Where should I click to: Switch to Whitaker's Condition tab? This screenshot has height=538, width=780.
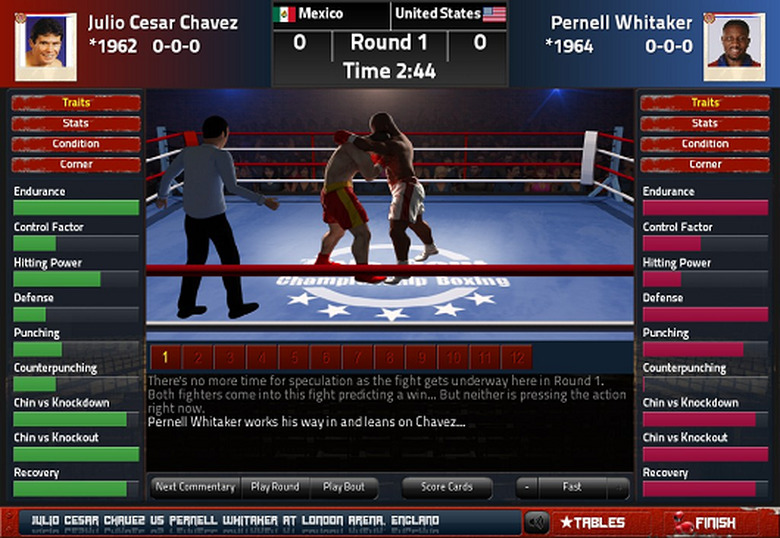tap(705, 144)
